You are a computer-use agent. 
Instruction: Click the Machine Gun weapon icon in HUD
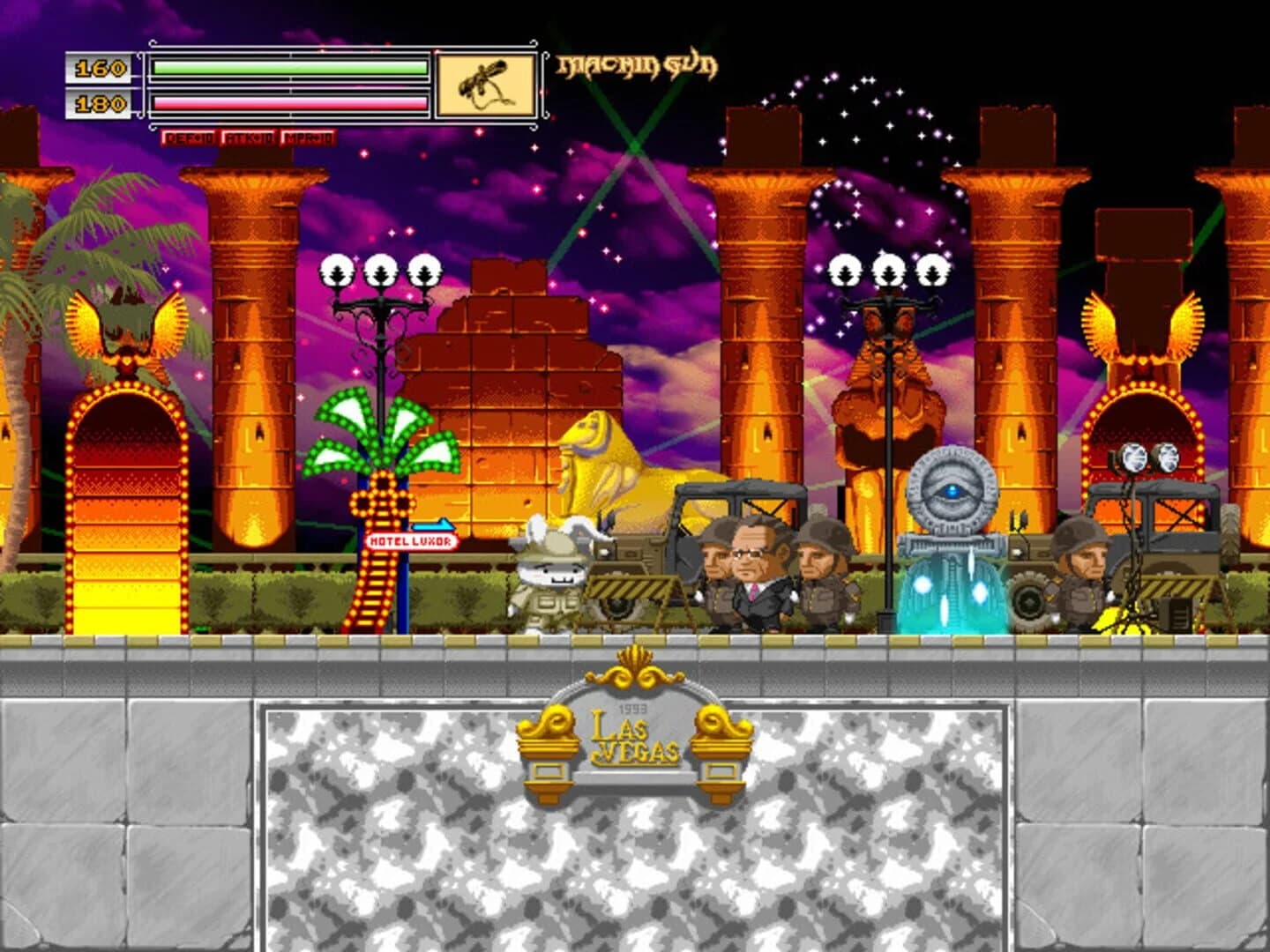(x=486, y=82)
